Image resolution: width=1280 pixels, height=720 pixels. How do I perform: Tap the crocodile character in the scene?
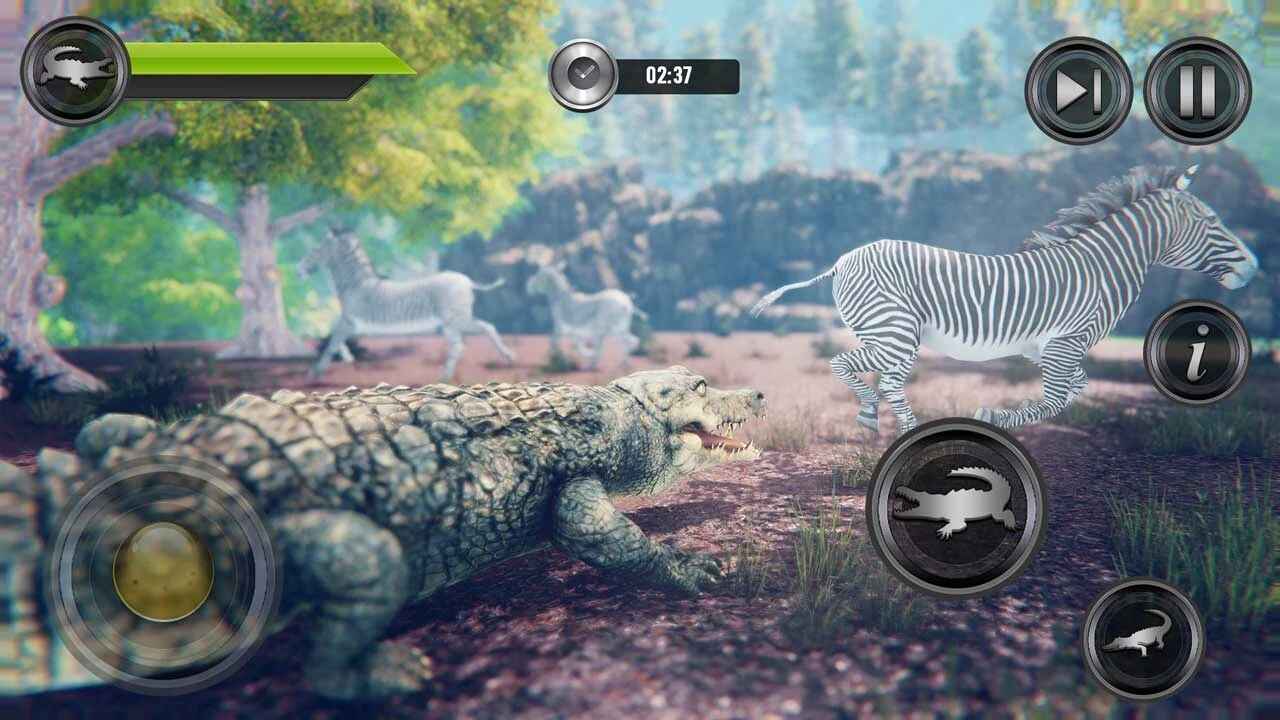point(450,470)
